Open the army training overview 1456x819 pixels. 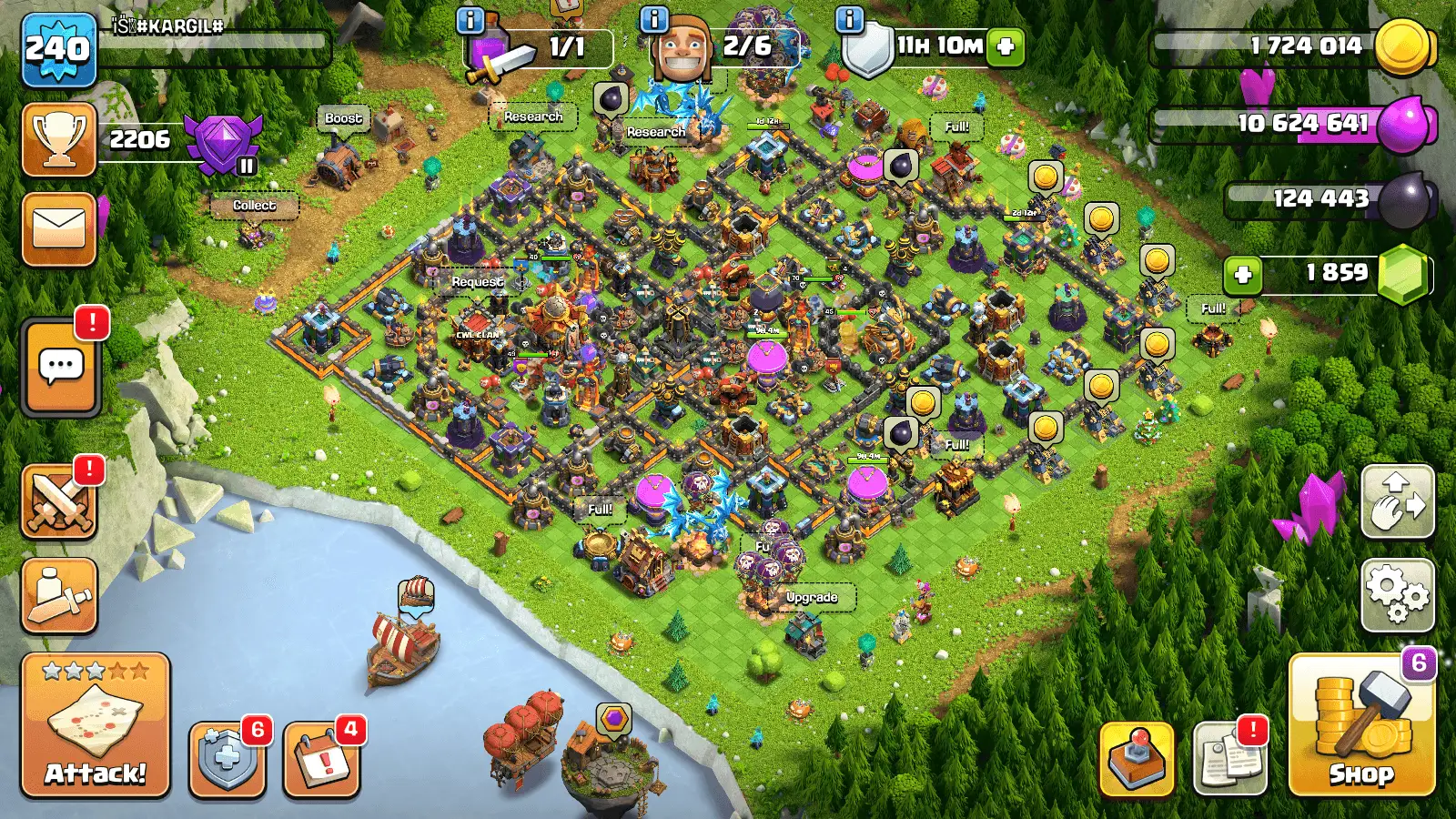[x=59, y=596]
